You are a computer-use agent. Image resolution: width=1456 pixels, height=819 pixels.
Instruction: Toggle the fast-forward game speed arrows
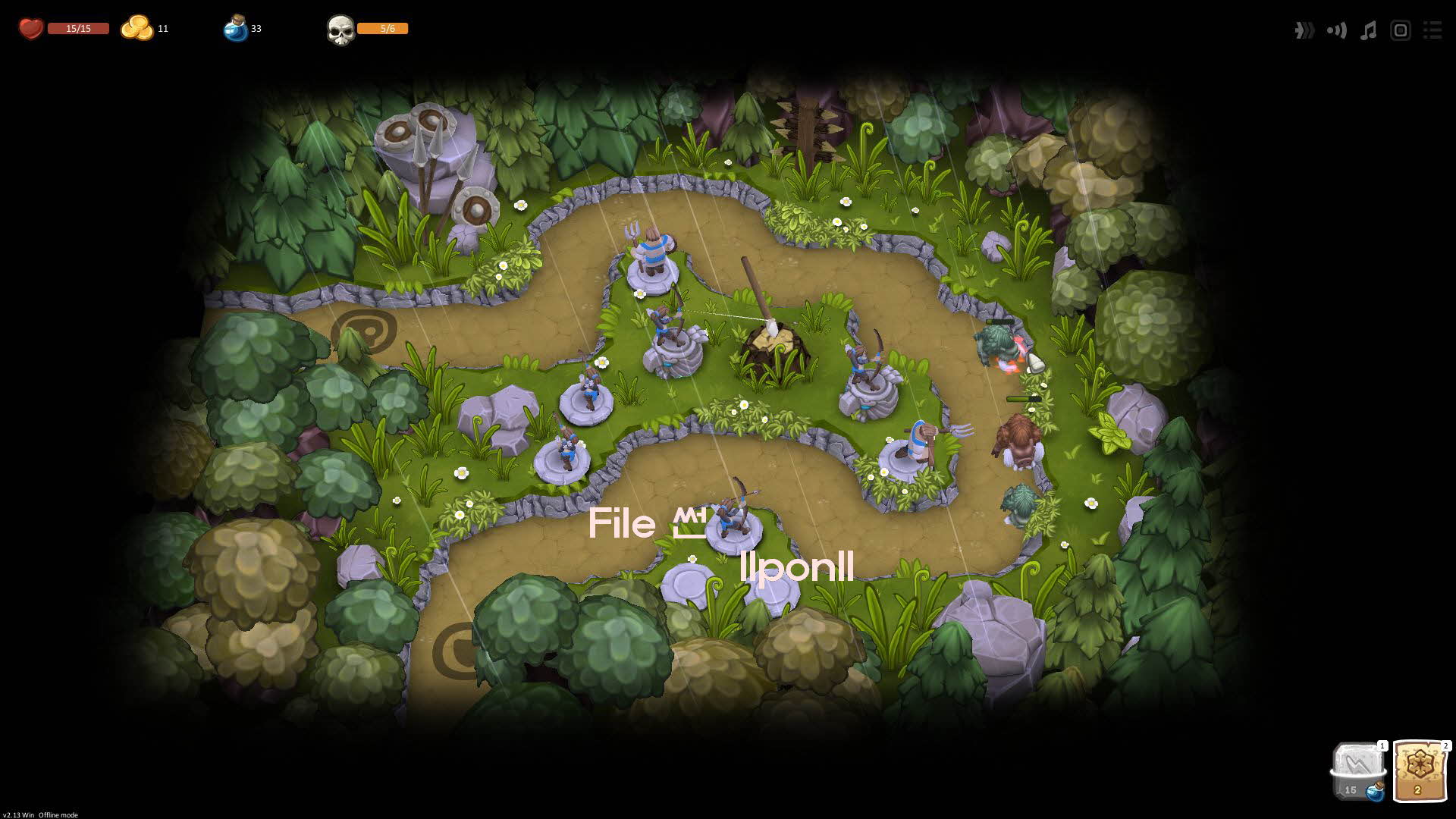coord(1304,30)
